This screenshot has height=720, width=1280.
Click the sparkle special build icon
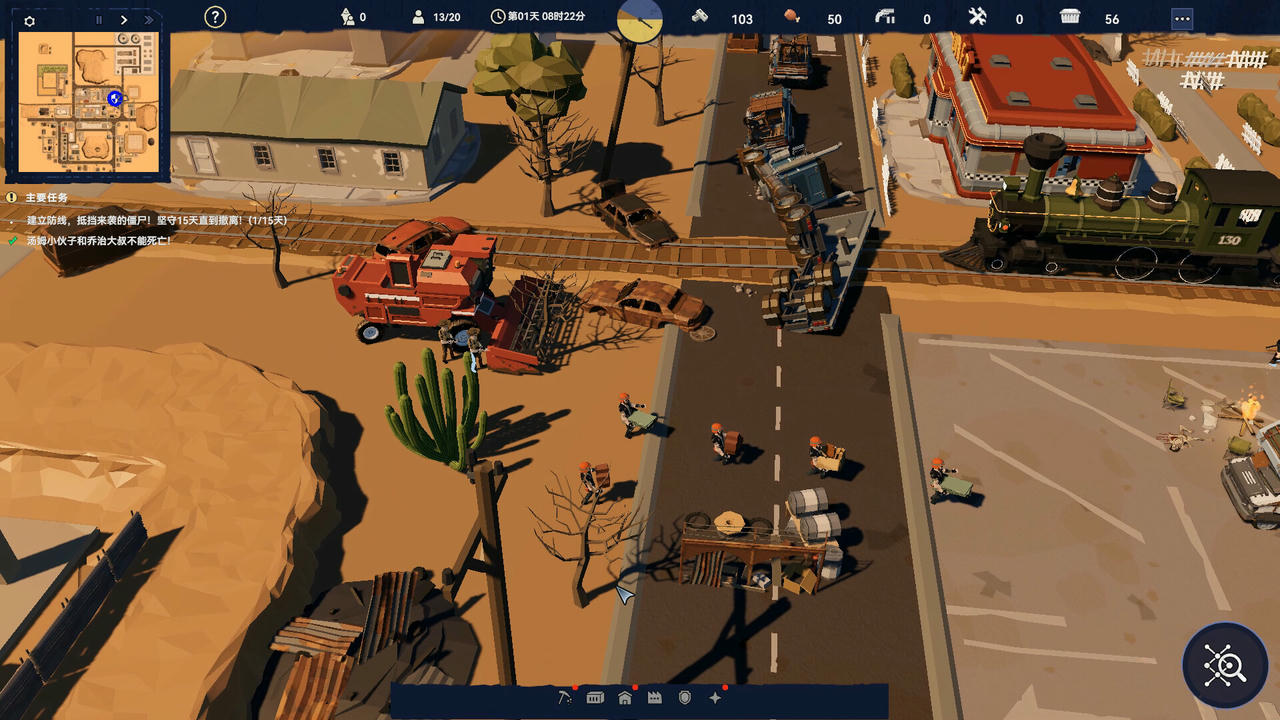click(x=716, y=697)
